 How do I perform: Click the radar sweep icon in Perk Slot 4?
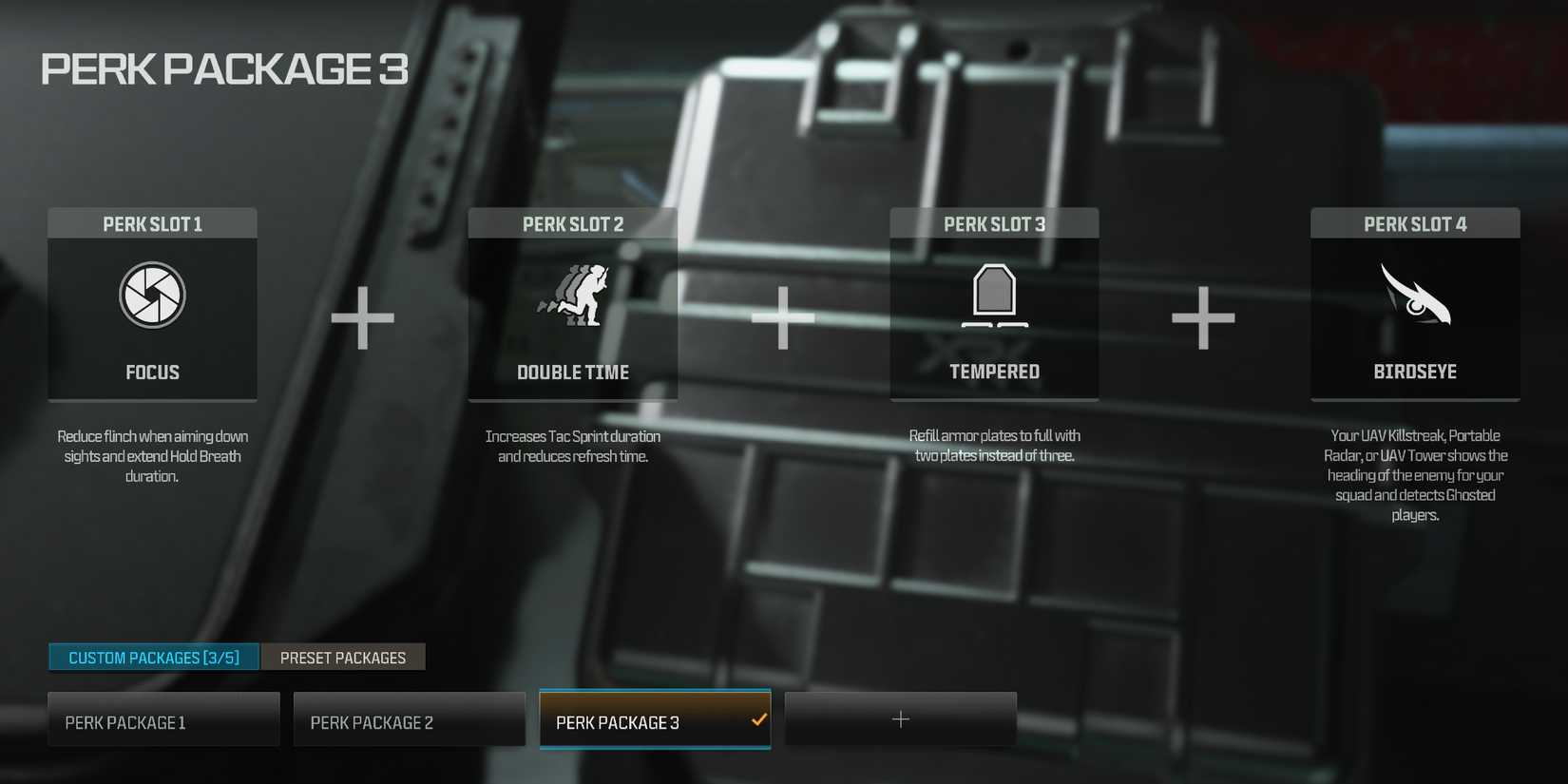(1415, 295)
